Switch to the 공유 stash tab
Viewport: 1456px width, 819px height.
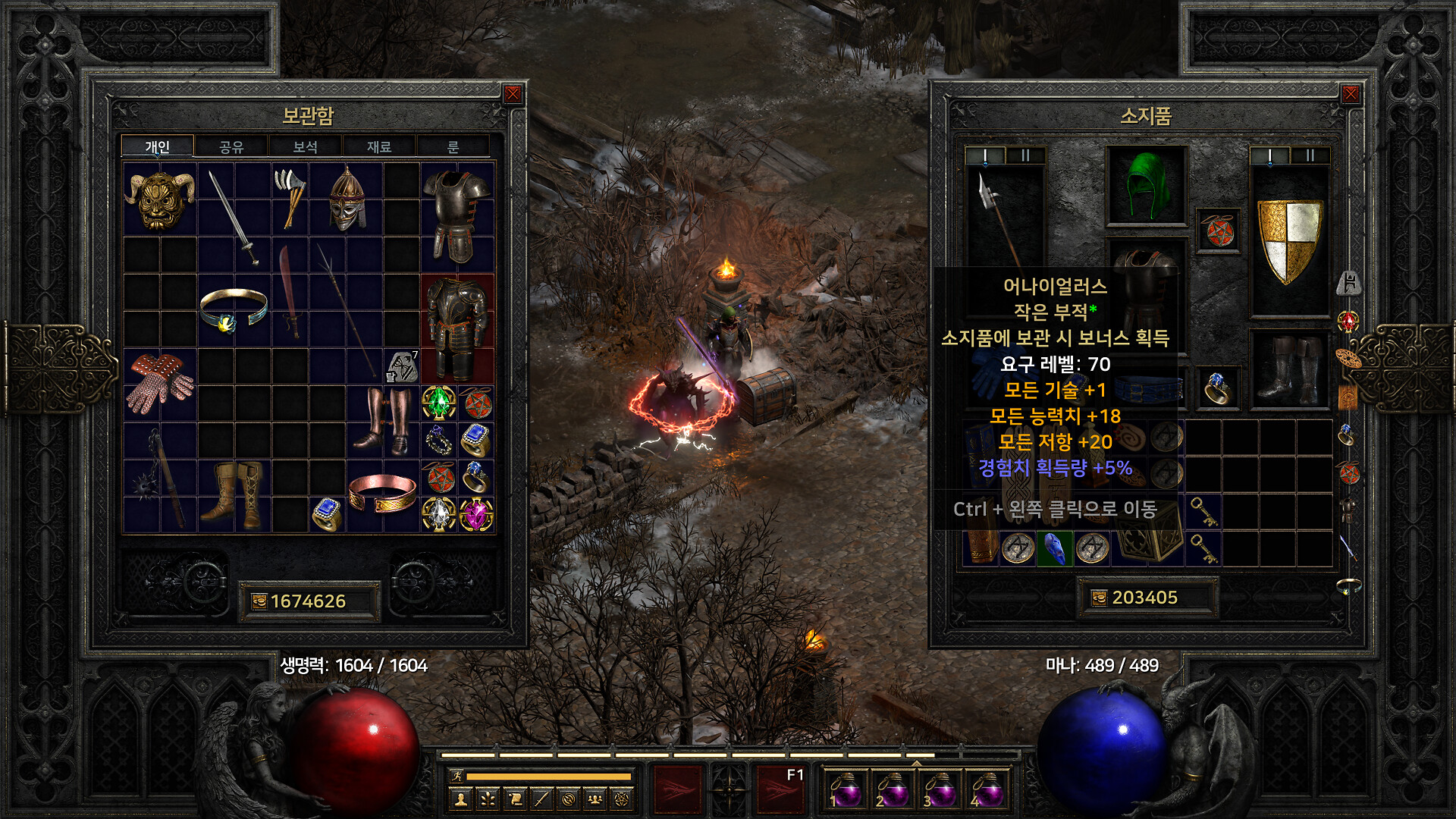(x=231, y=146)
